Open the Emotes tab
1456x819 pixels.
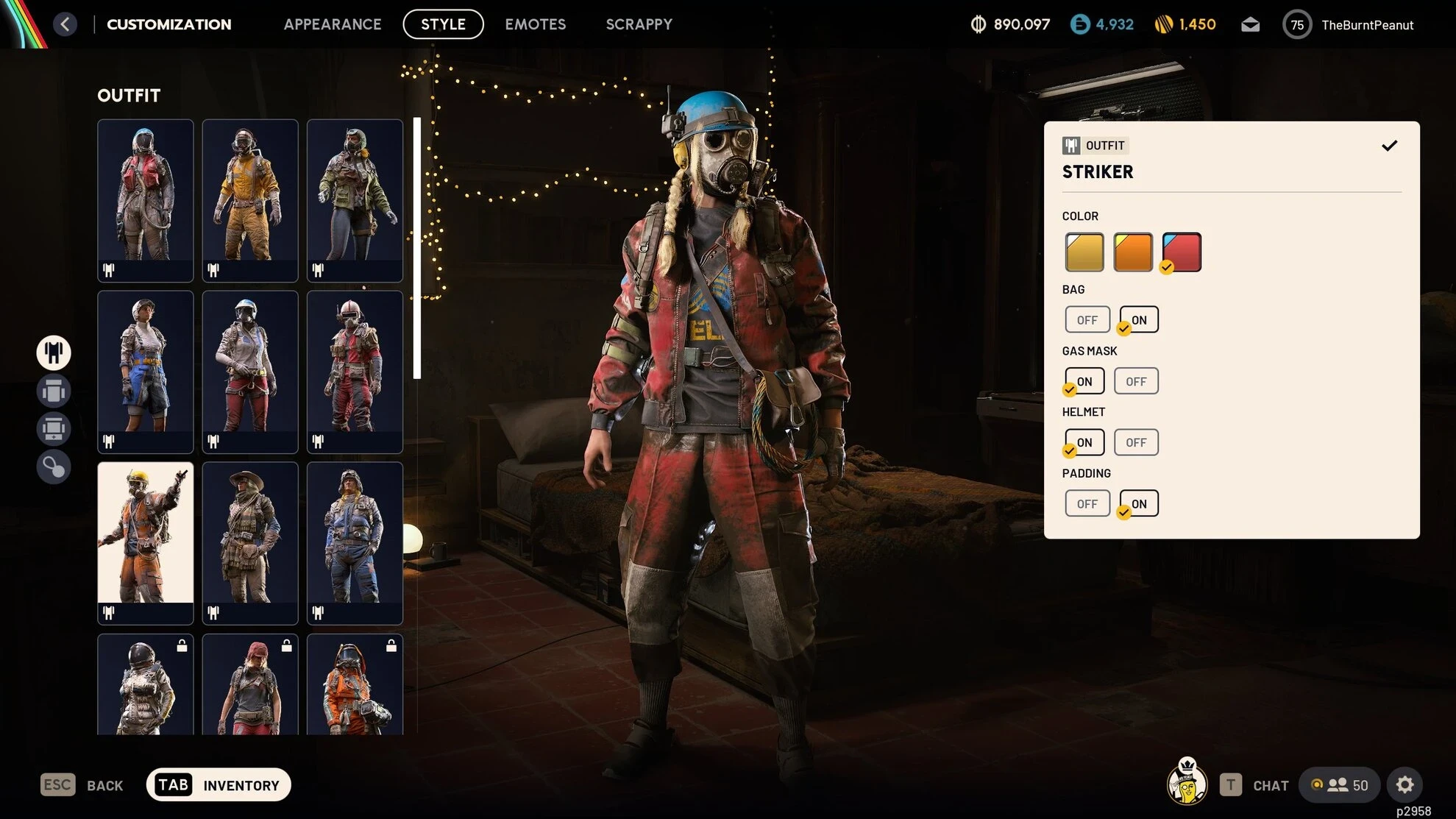point(535,24)
